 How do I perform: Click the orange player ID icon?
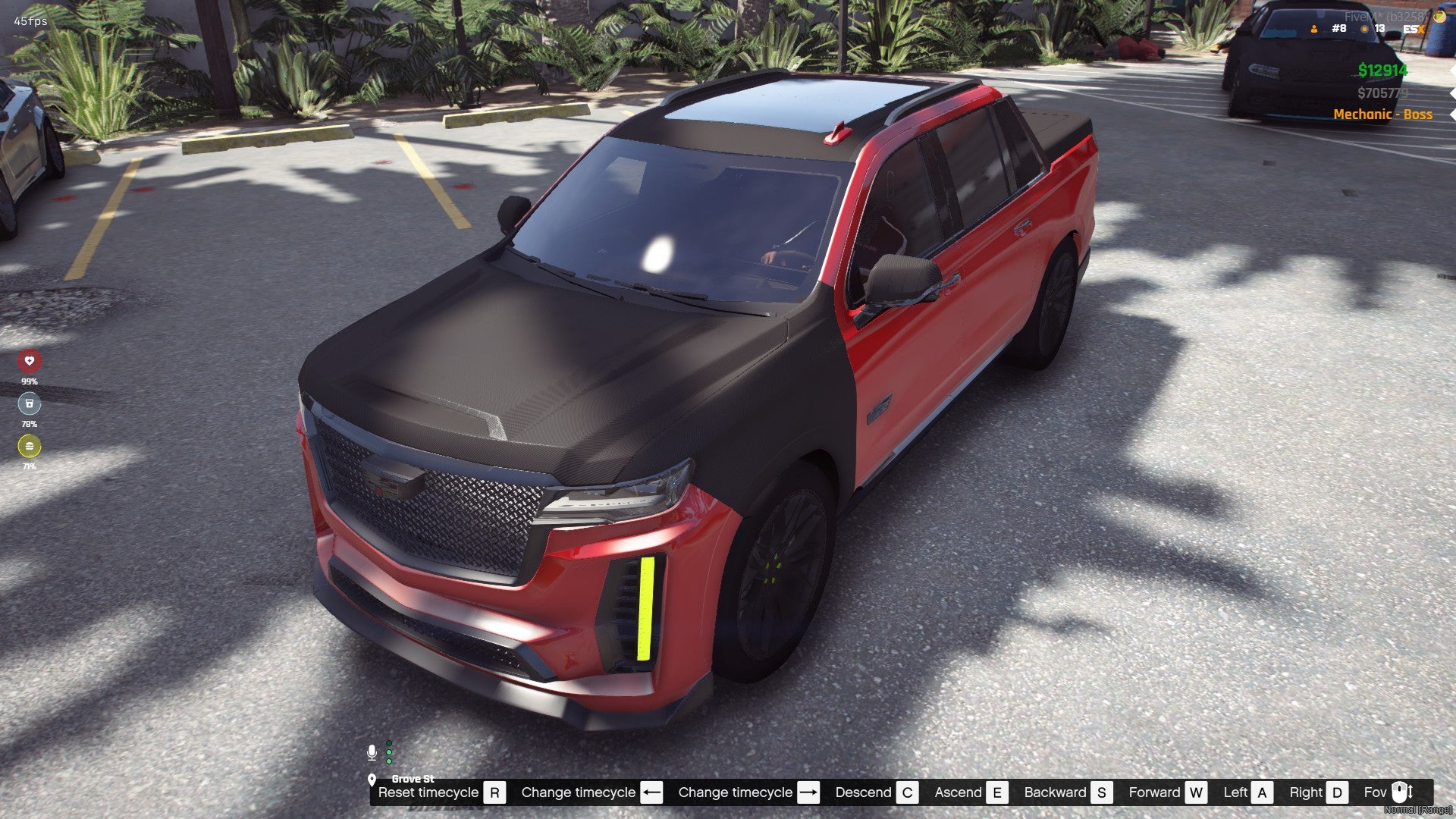pyautogui.click(x=1314, y=29)
